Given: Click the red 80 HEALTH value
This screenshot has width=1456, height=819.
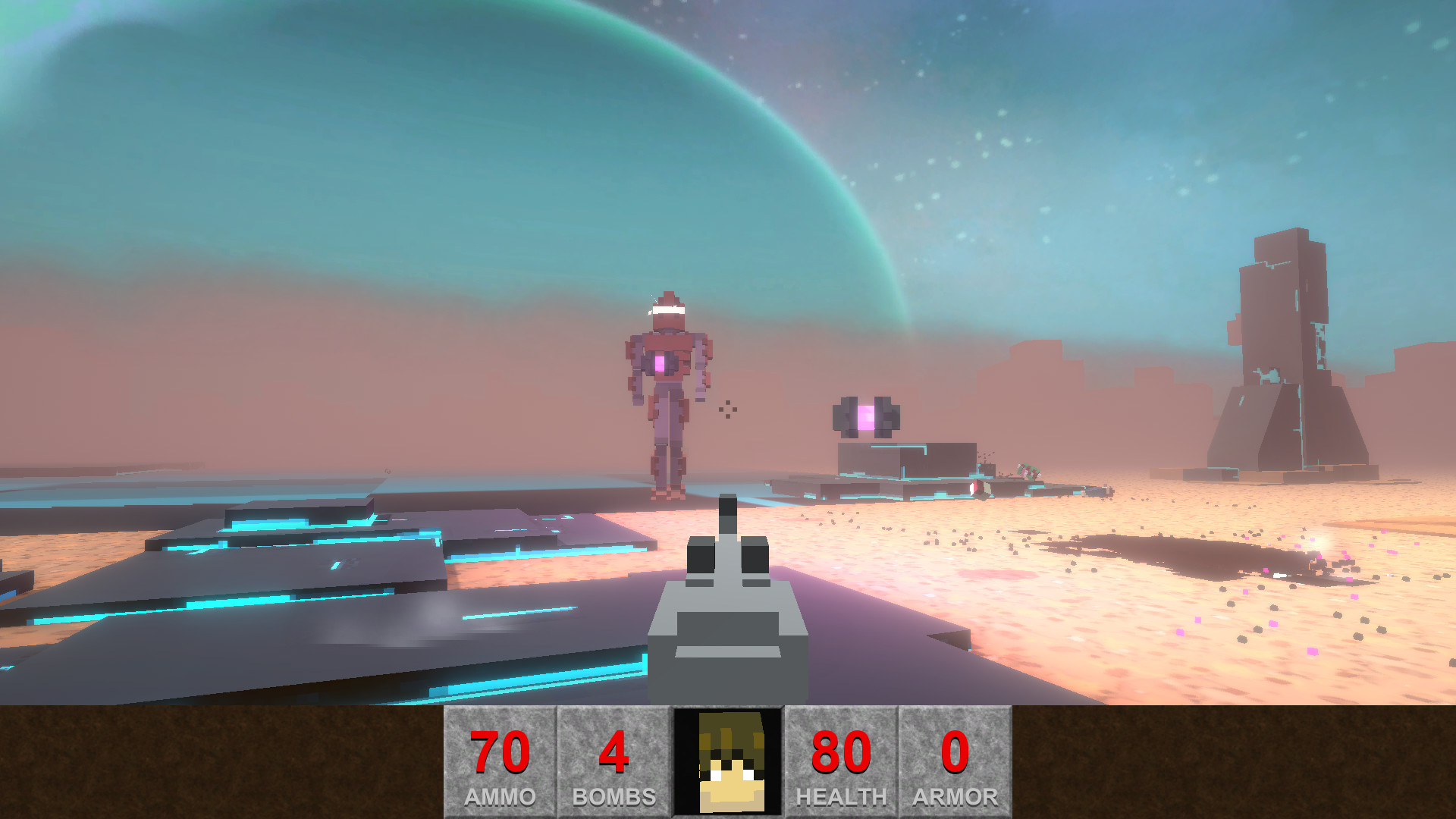Looking at the screenshot, I should [842, 751].
